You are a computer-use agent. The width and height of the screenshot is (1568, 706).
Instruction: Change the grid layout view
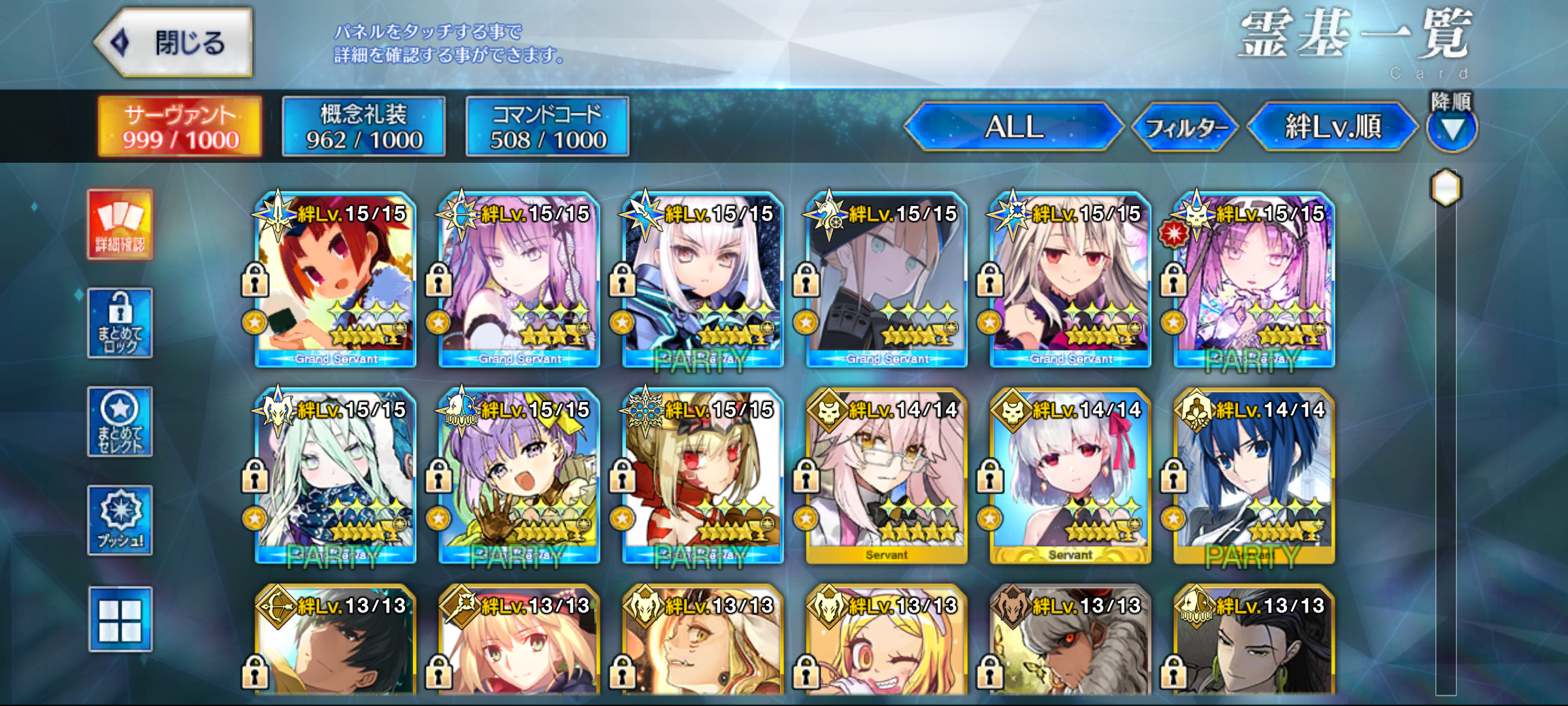tap(120, 619)
